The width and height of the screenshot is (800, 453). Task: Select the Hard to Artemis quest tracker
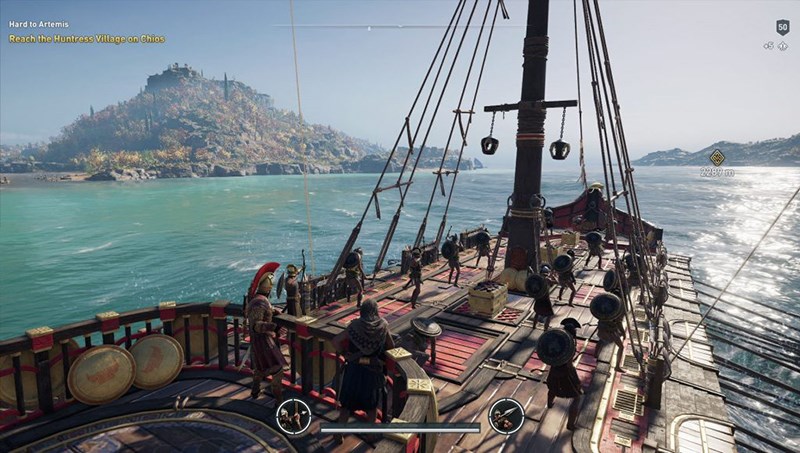[x=37, y=24]
